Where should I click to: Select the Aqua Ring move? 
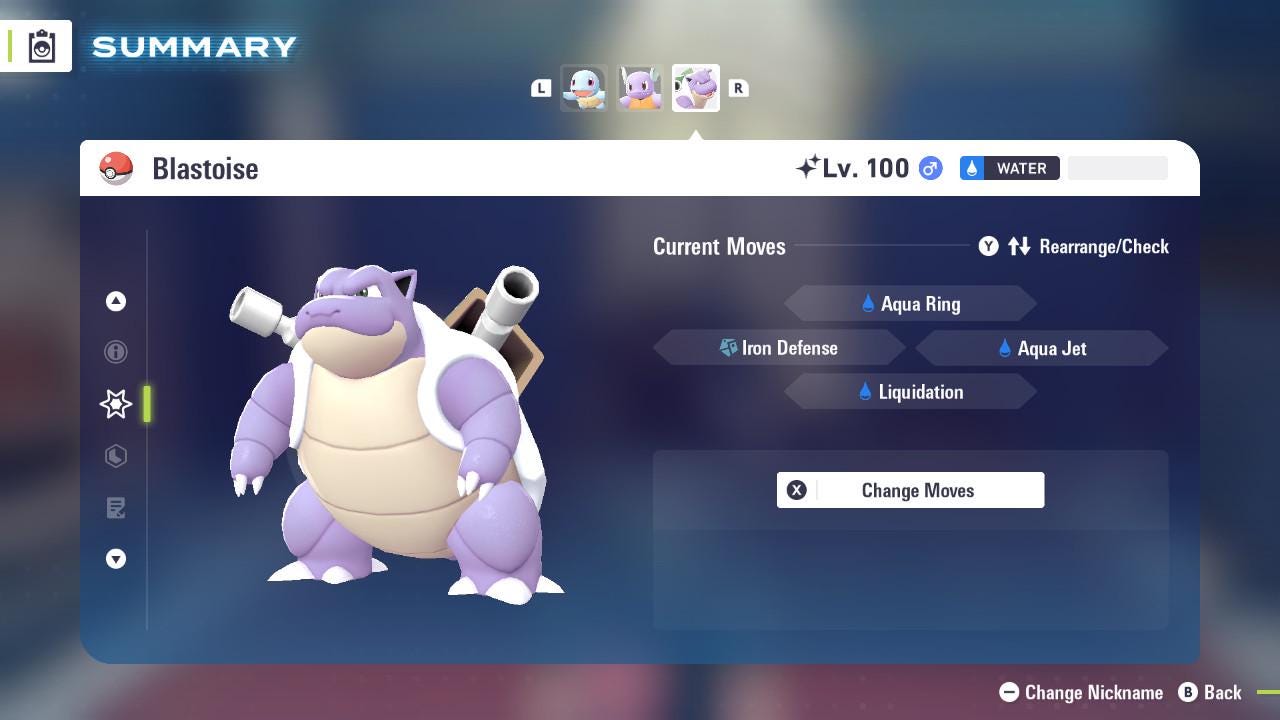tap(910, 303)
